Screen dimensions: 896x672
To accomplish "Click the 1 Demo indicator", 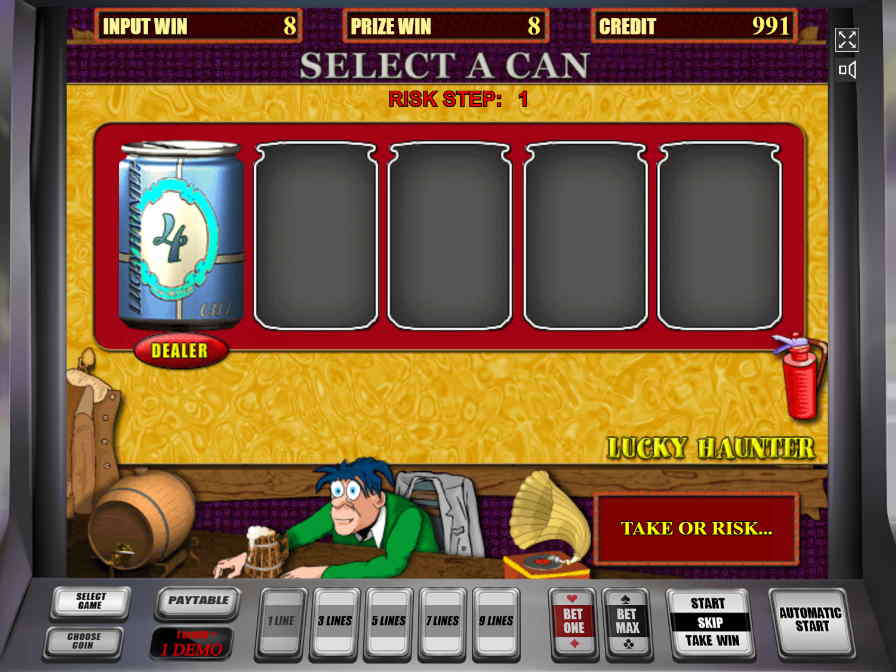I will [191, 641].
